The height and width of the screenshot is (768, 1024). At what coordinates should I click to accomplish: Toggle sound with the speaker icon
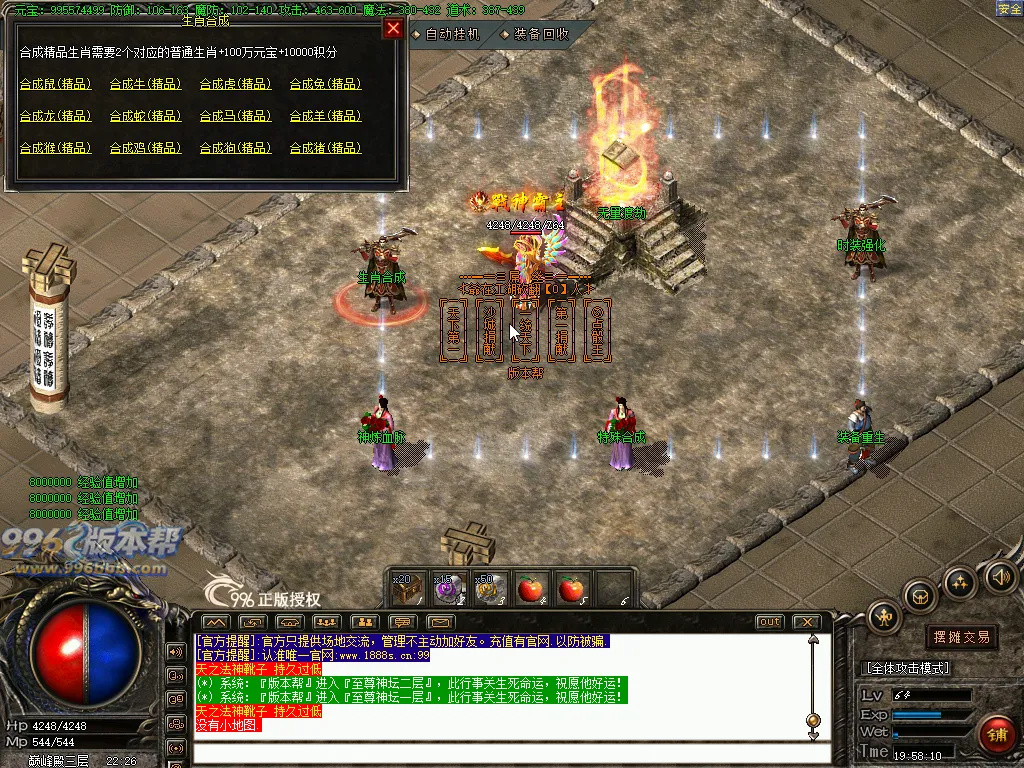1000,576
